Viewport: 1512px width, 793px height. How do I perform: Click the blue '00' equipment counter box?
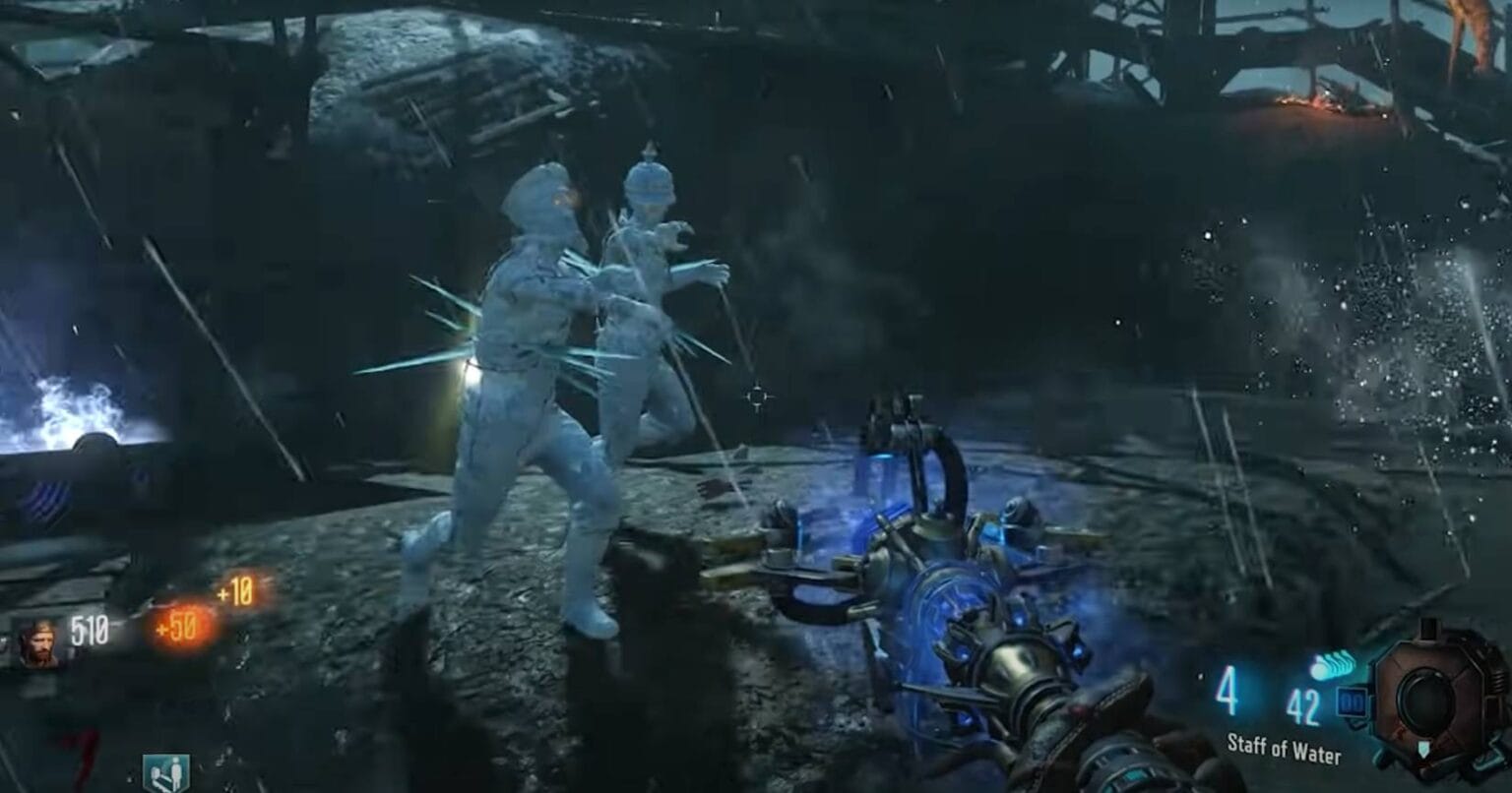[1352, 701]
